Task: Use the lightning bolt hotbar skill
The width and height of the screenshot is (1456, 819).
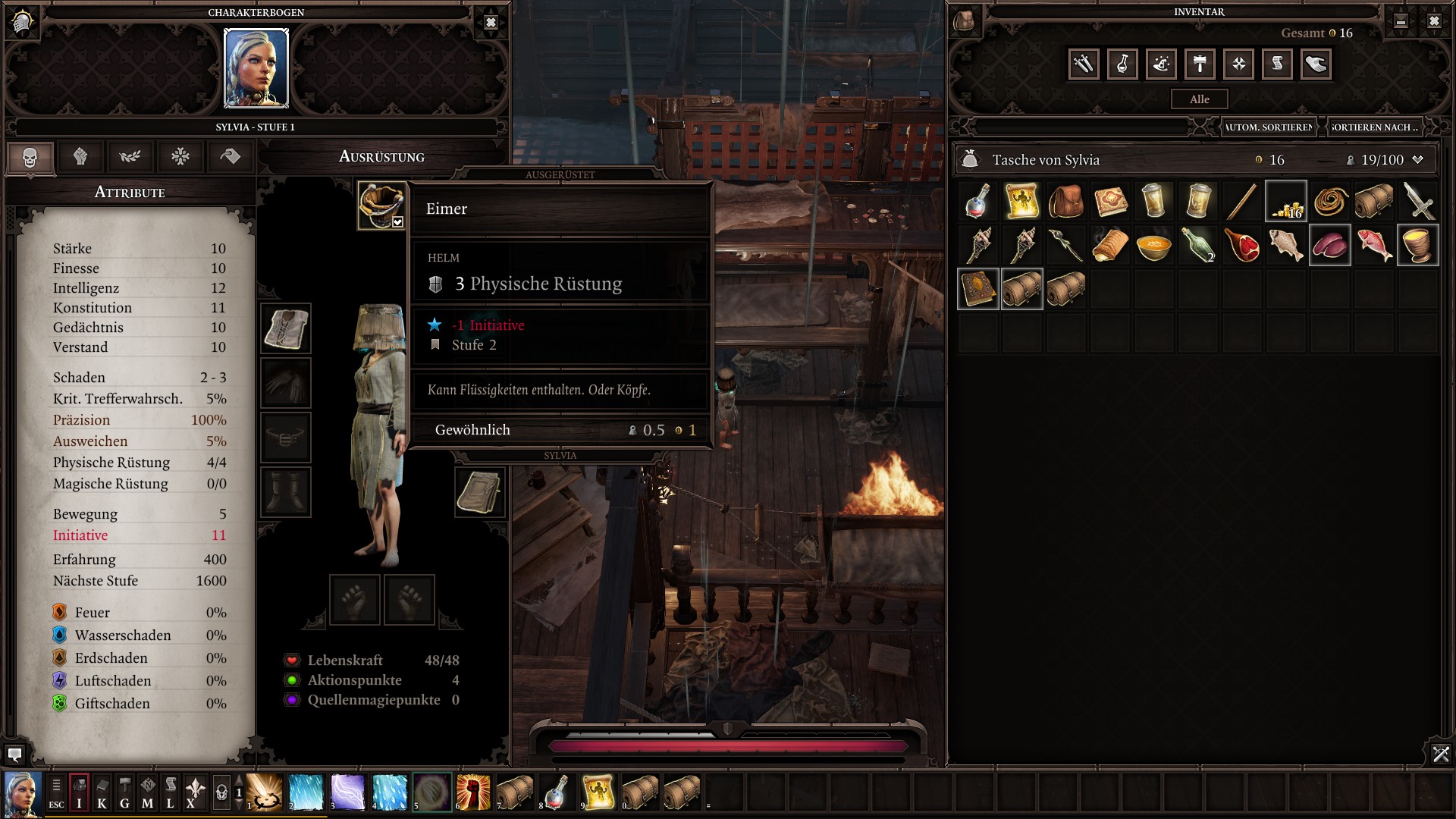Action: tap(348, 792)
